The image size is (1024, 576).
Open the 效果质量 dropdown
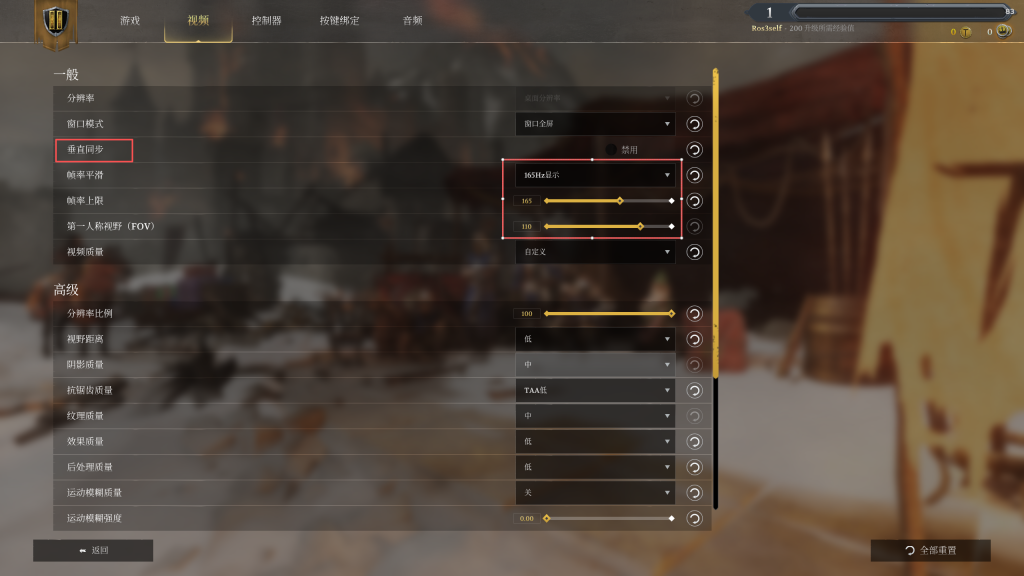pos(595,441)
